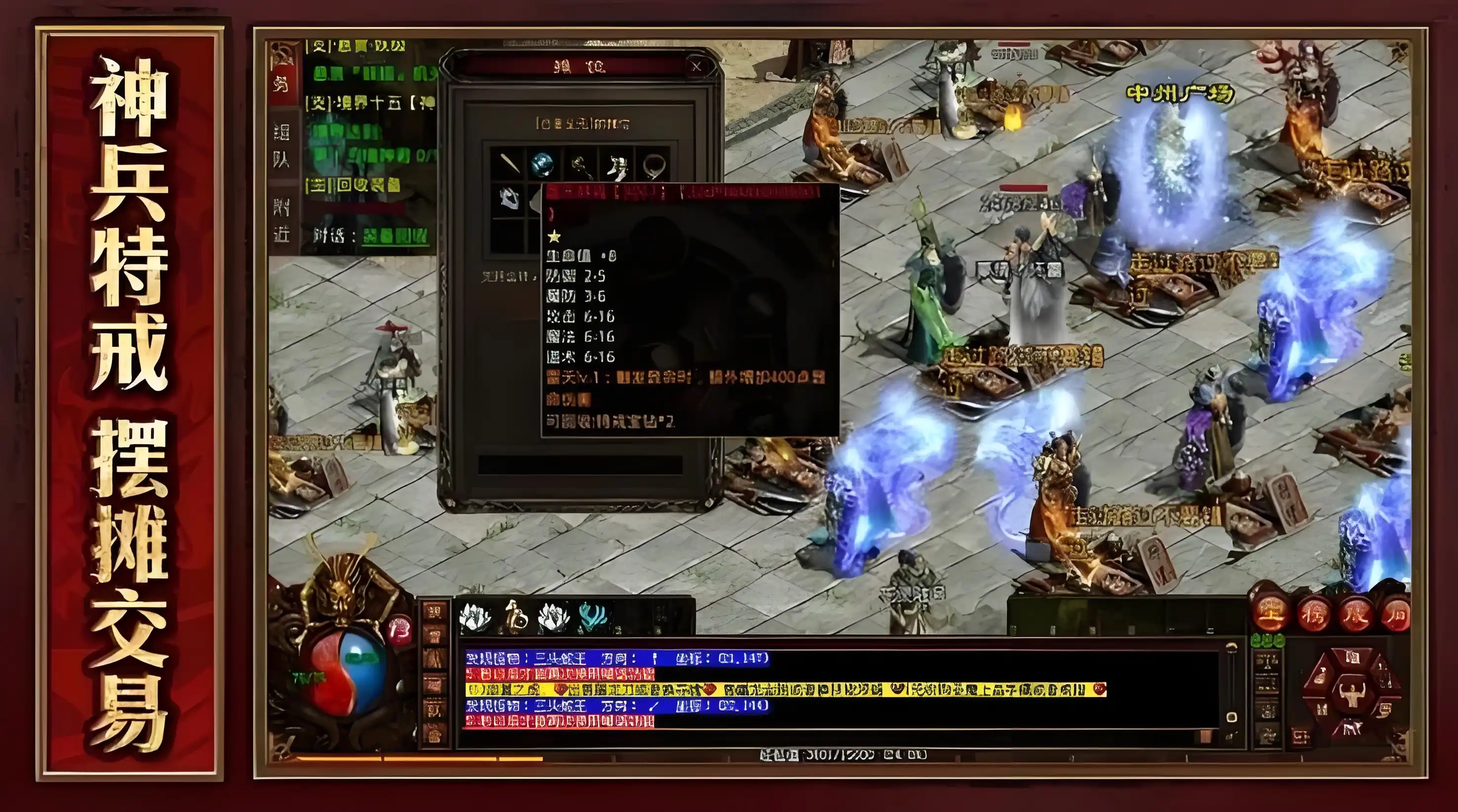1458x812 pixels.
Task: Click the chat log scrollbar handle
Action: click(1232, 717)
